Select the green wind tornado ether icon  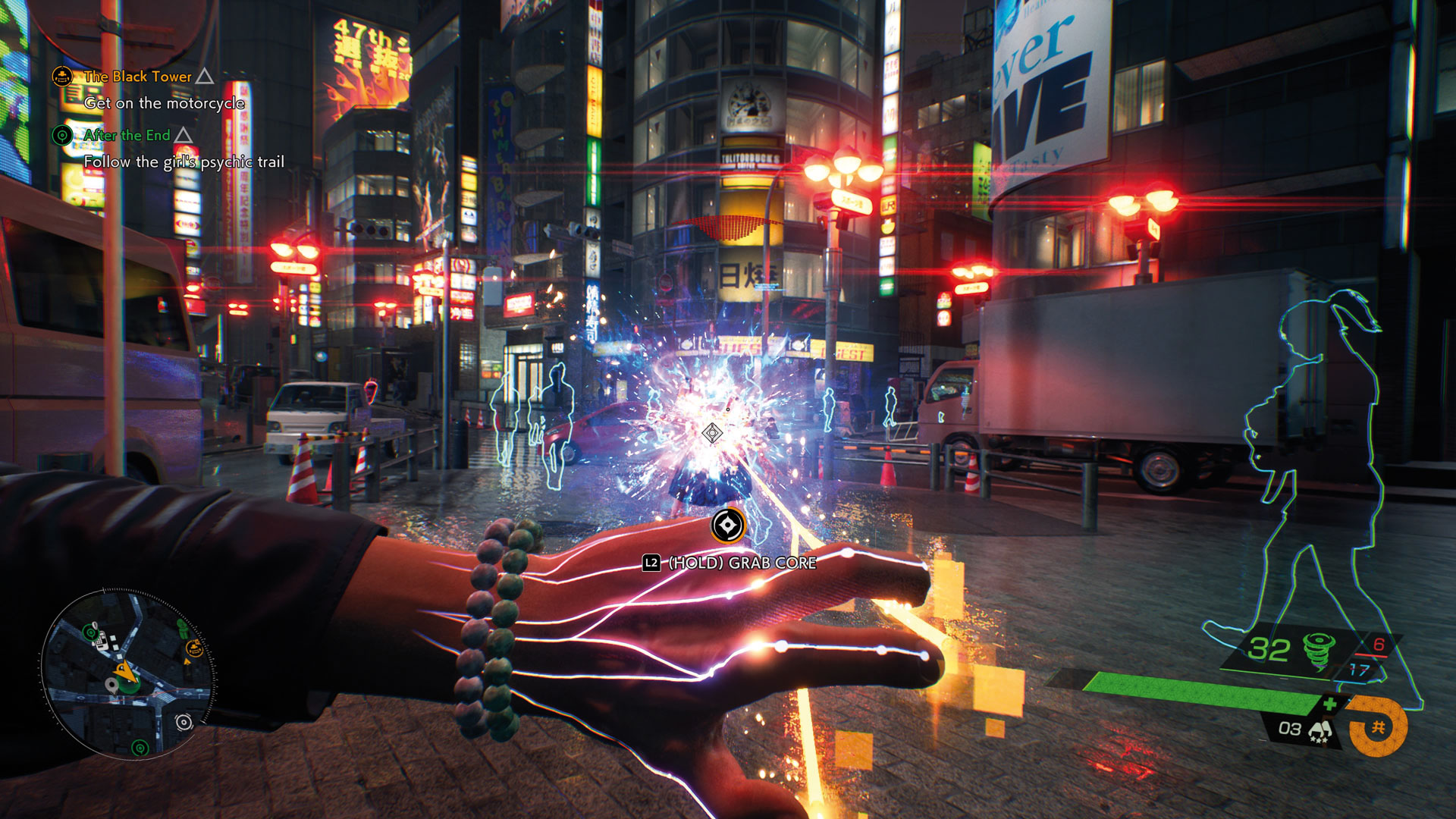coord(1318,651)
